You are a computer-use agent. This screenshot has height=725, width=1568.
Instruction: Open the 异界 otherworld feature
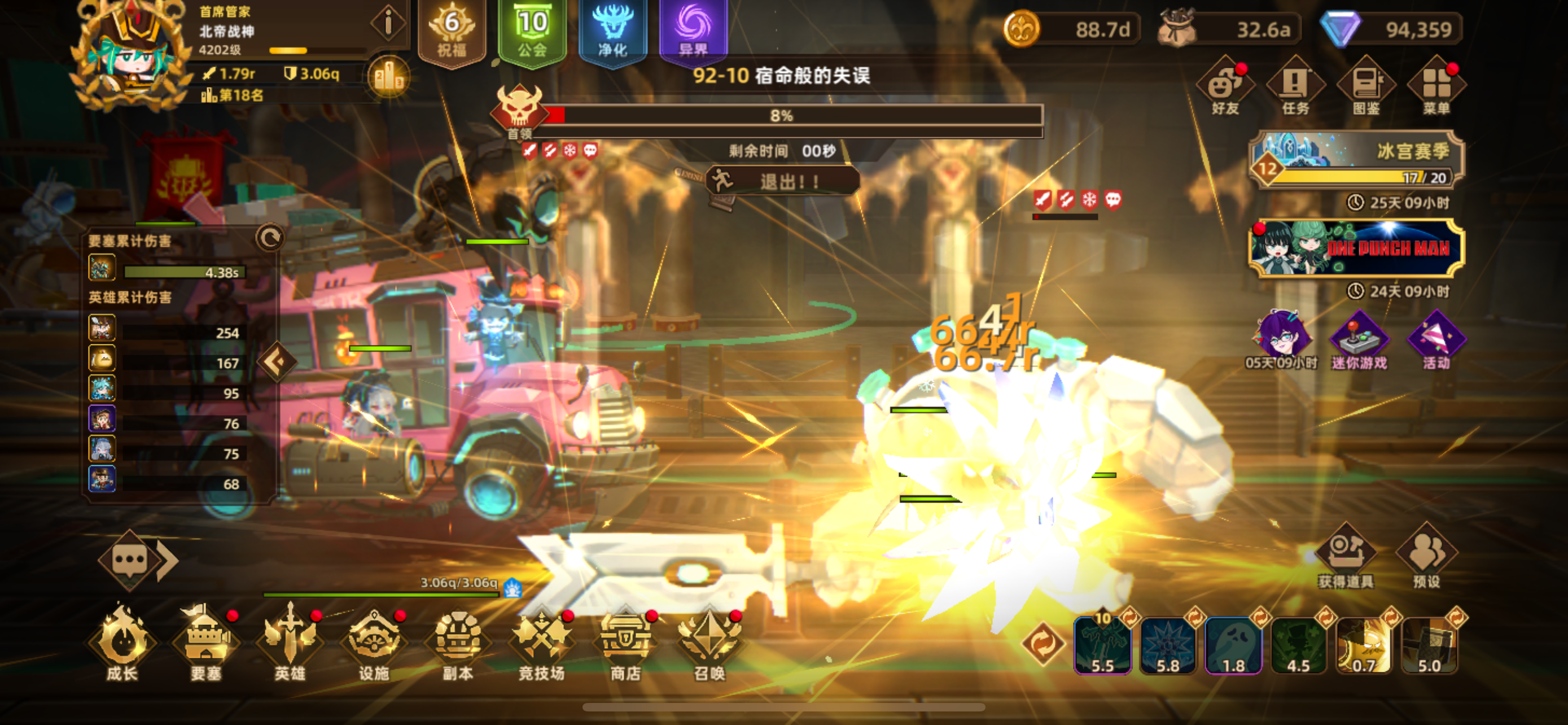[x=693, y=33]
